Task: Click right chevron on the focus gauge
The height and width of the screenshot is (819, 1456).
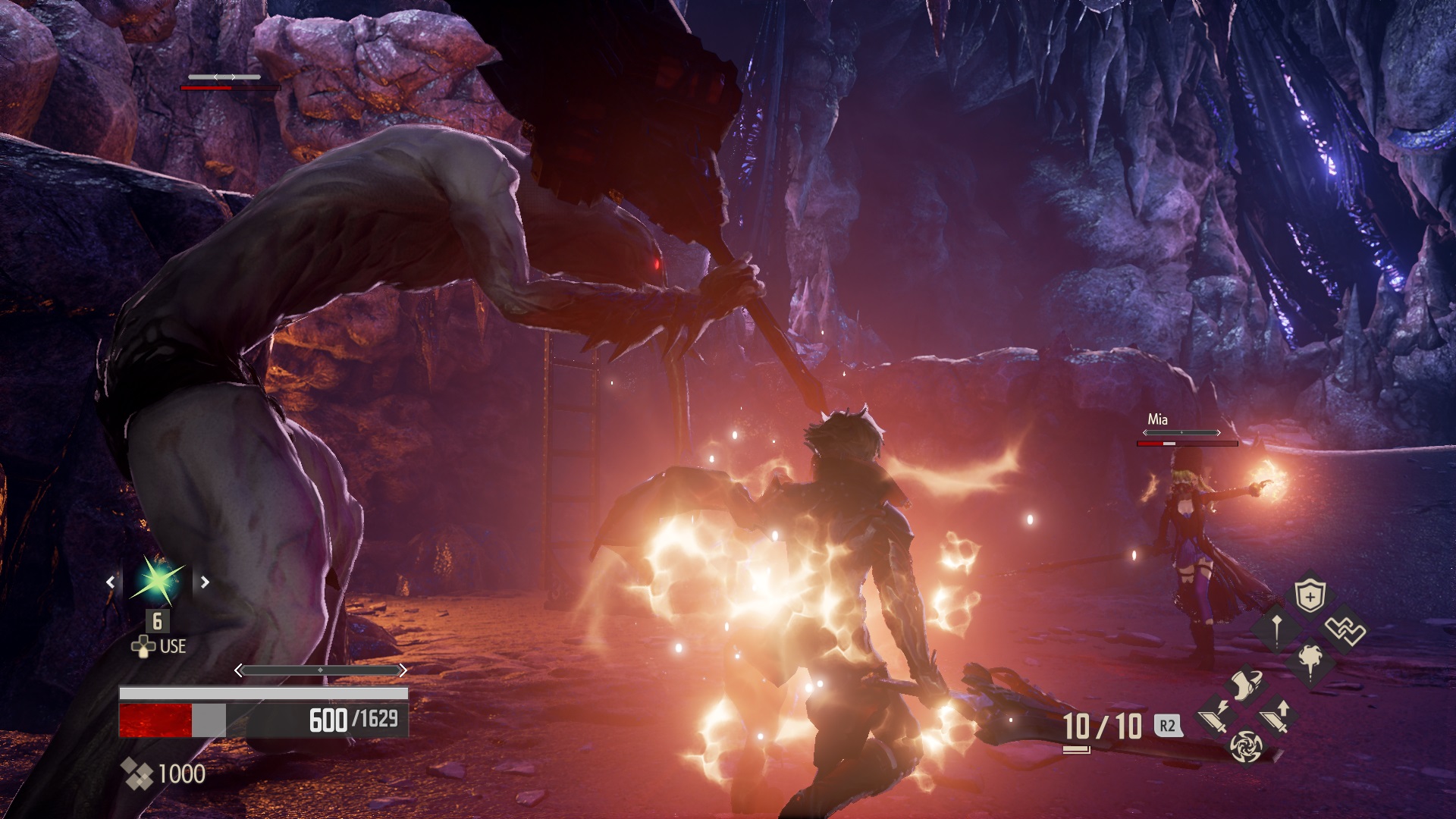Action: [x=406, y=670]
